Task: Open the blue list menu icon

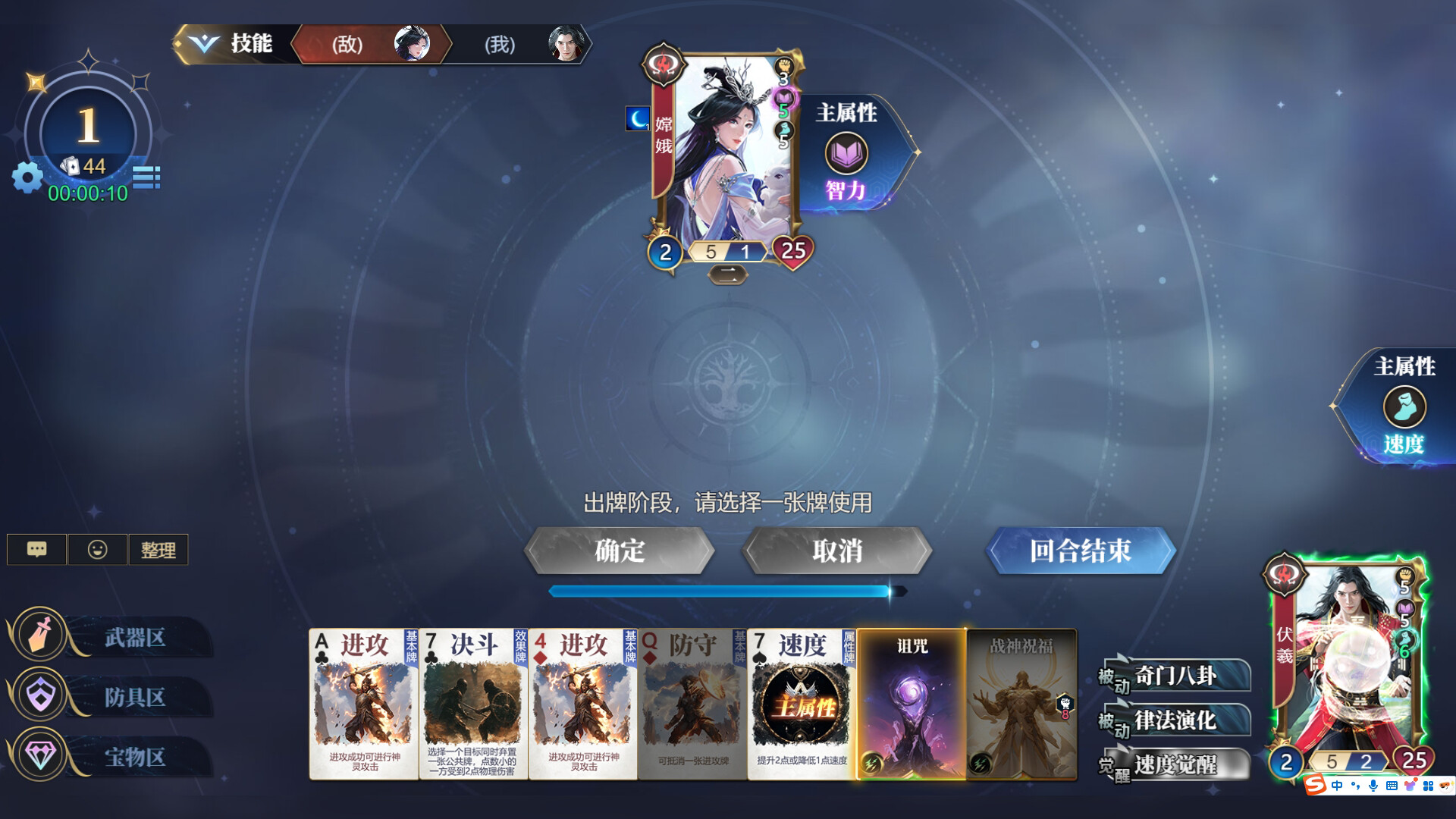Action: point(146,177)
